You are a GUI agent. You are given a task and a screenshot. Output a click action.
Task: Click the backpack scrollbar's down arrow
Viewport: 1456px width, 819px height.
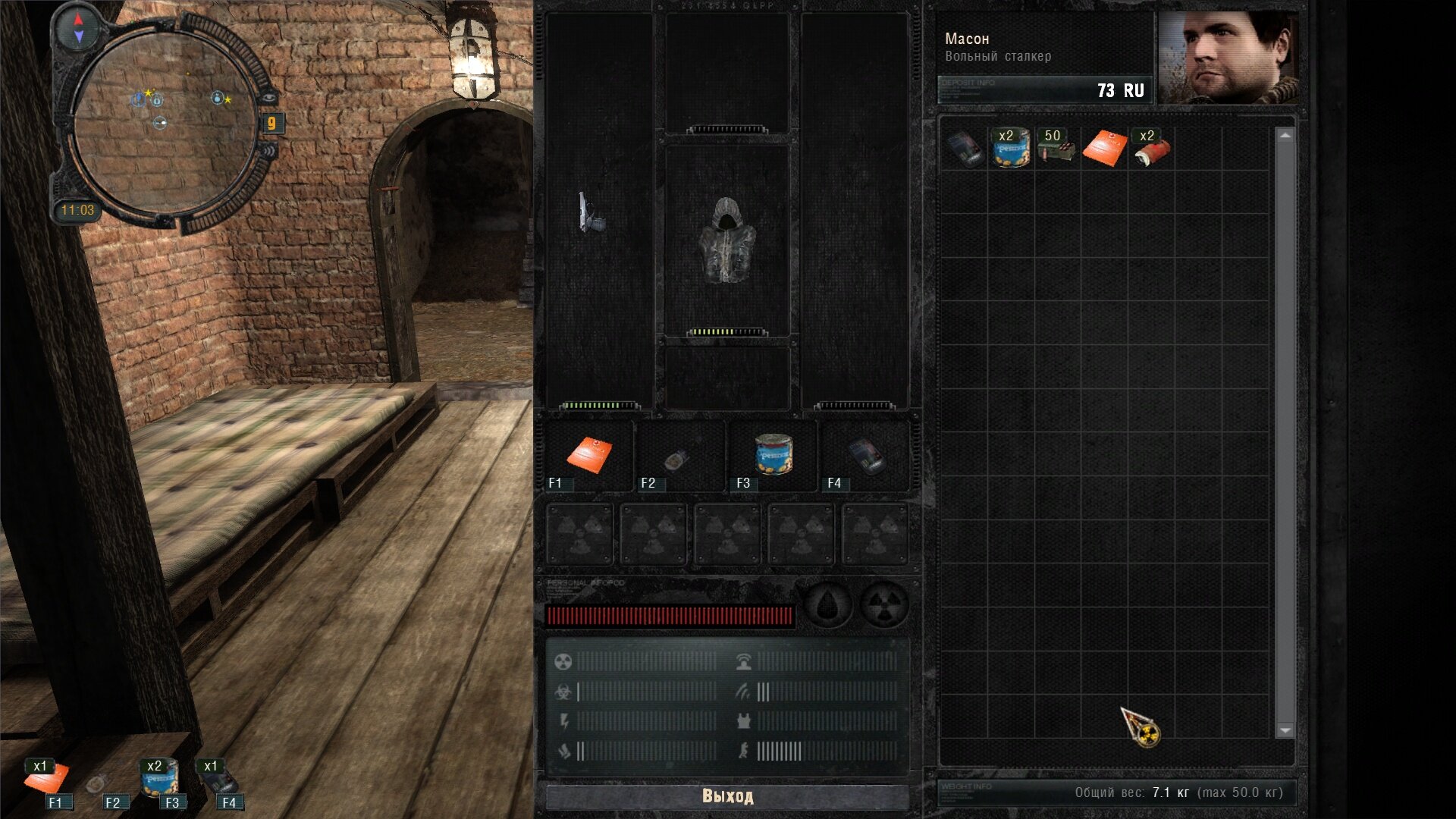pos(1285,730)
